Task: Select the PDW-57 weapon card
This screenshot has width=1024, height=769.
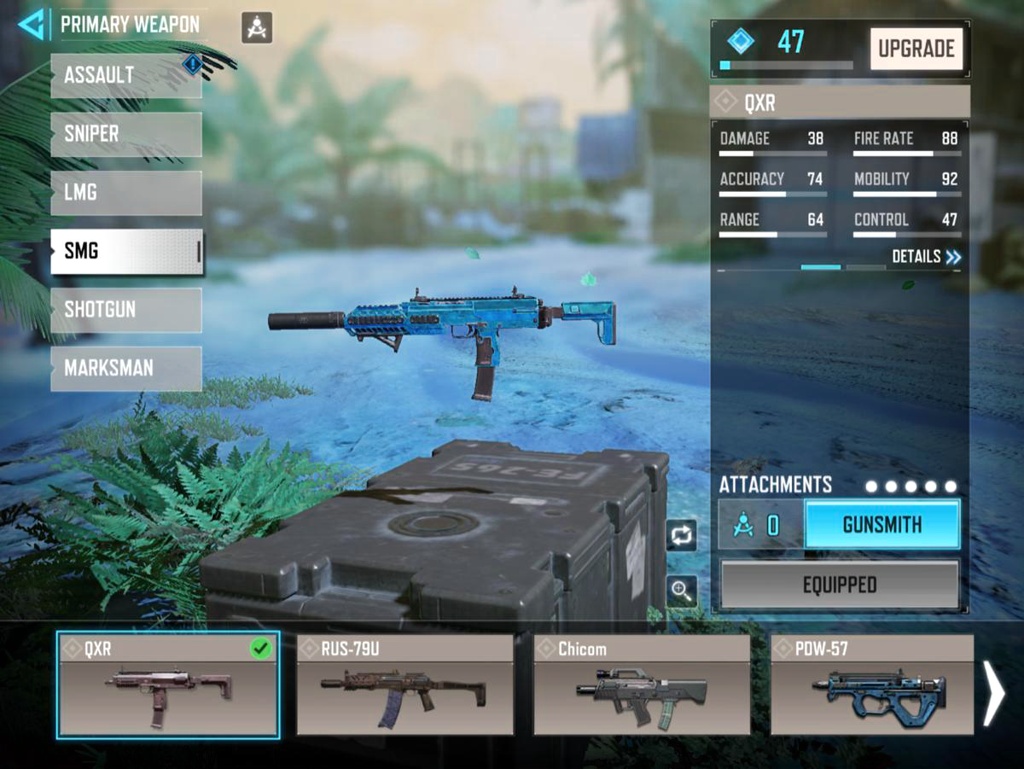Action: pyautogui.click(x=871, y=685)
